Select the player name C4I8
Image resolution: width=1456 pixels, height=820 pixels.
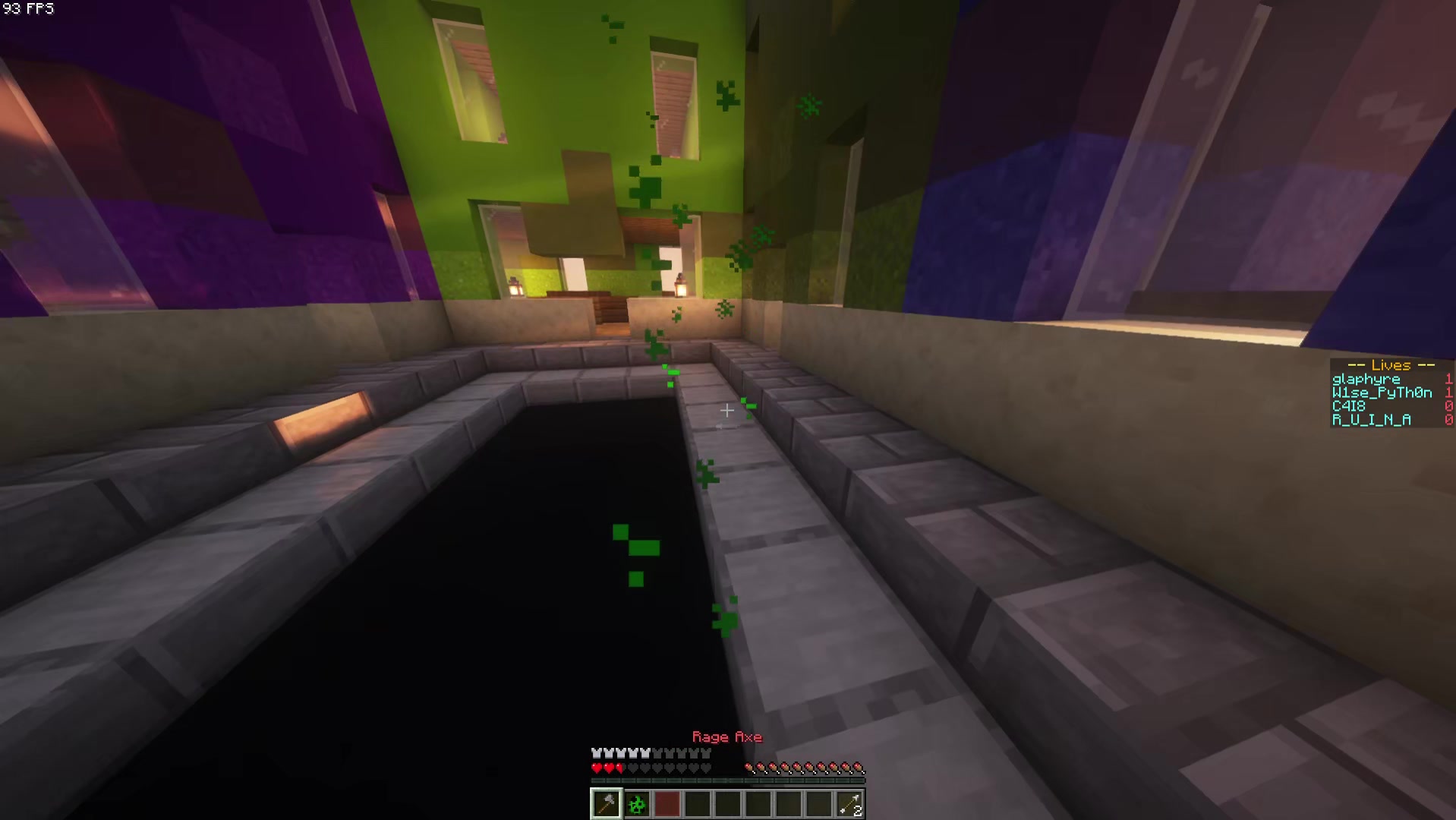(1347, 406)
